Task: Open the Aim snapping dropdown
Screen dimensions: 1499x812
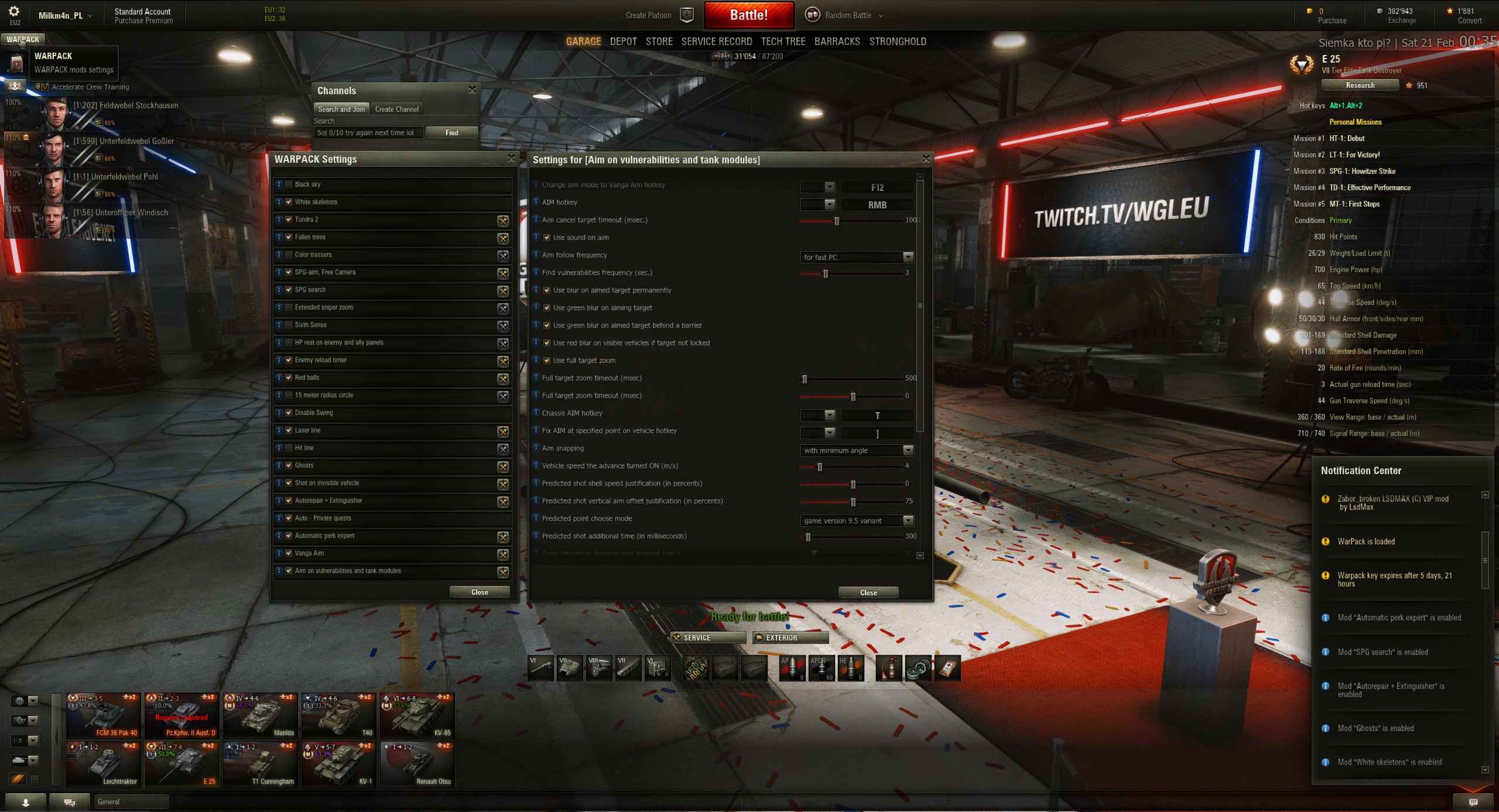Action: [857, 450]
